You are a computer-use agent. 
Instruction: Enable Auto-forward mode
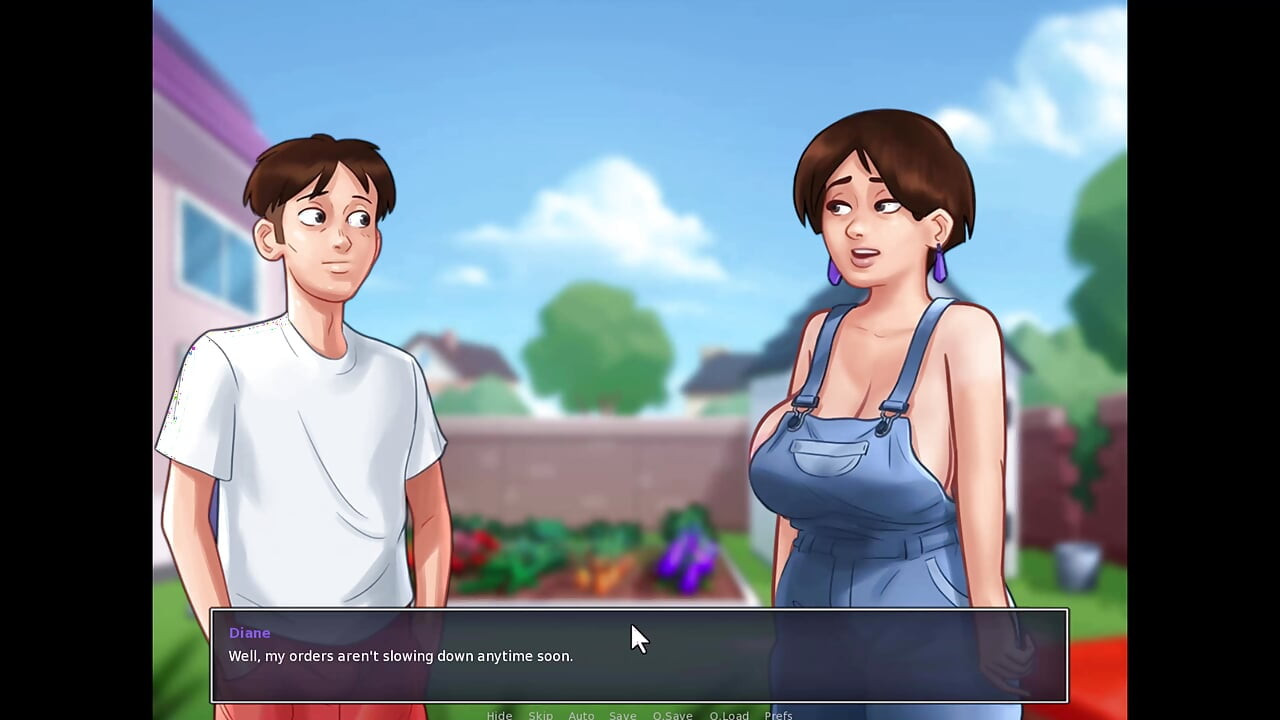click(581, 715)
